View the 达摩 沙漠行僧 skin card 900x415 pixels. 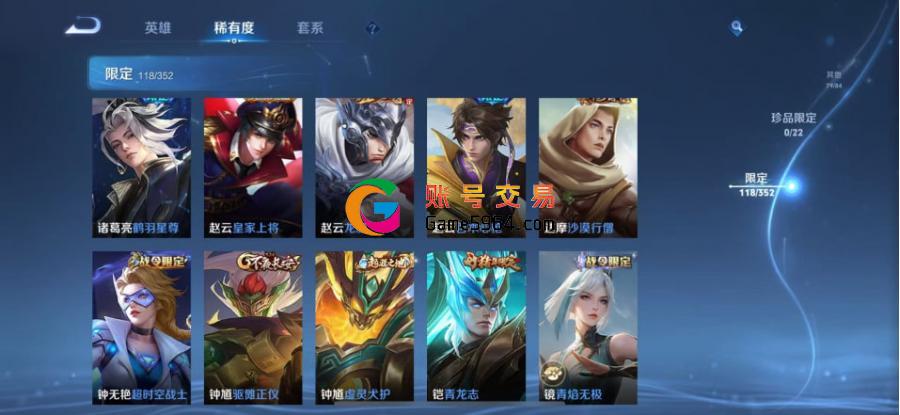coord(588,167)
